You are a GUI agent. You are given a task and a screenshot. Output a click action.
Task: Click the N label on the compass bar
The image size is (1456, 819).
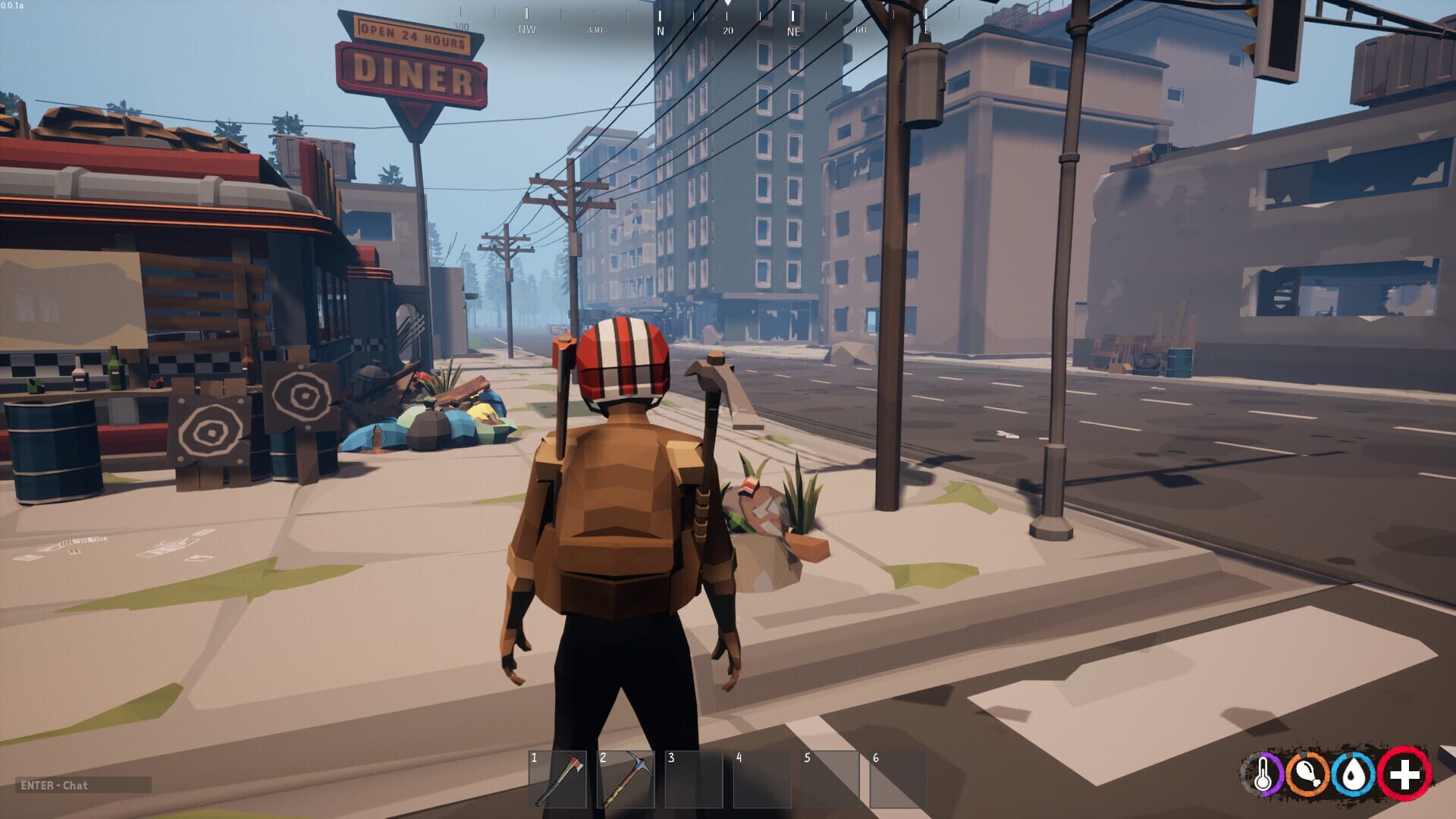659,32
